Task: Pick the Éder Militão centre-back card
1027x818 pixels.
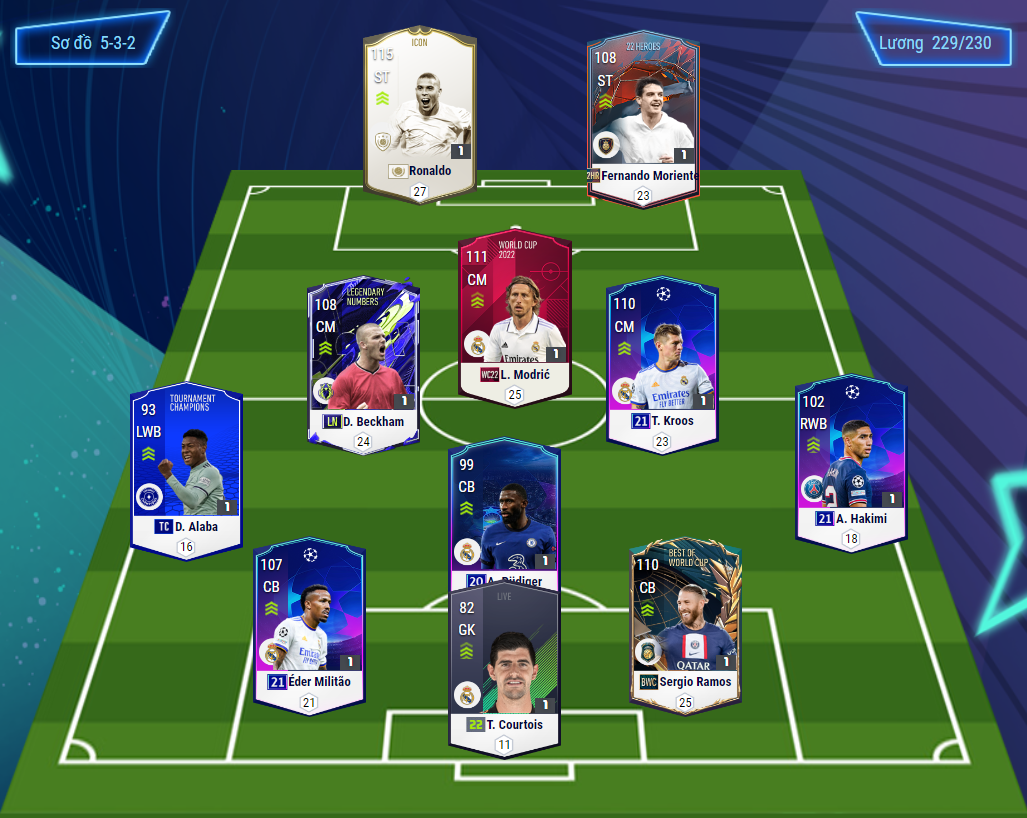Action: click(309, 625)
